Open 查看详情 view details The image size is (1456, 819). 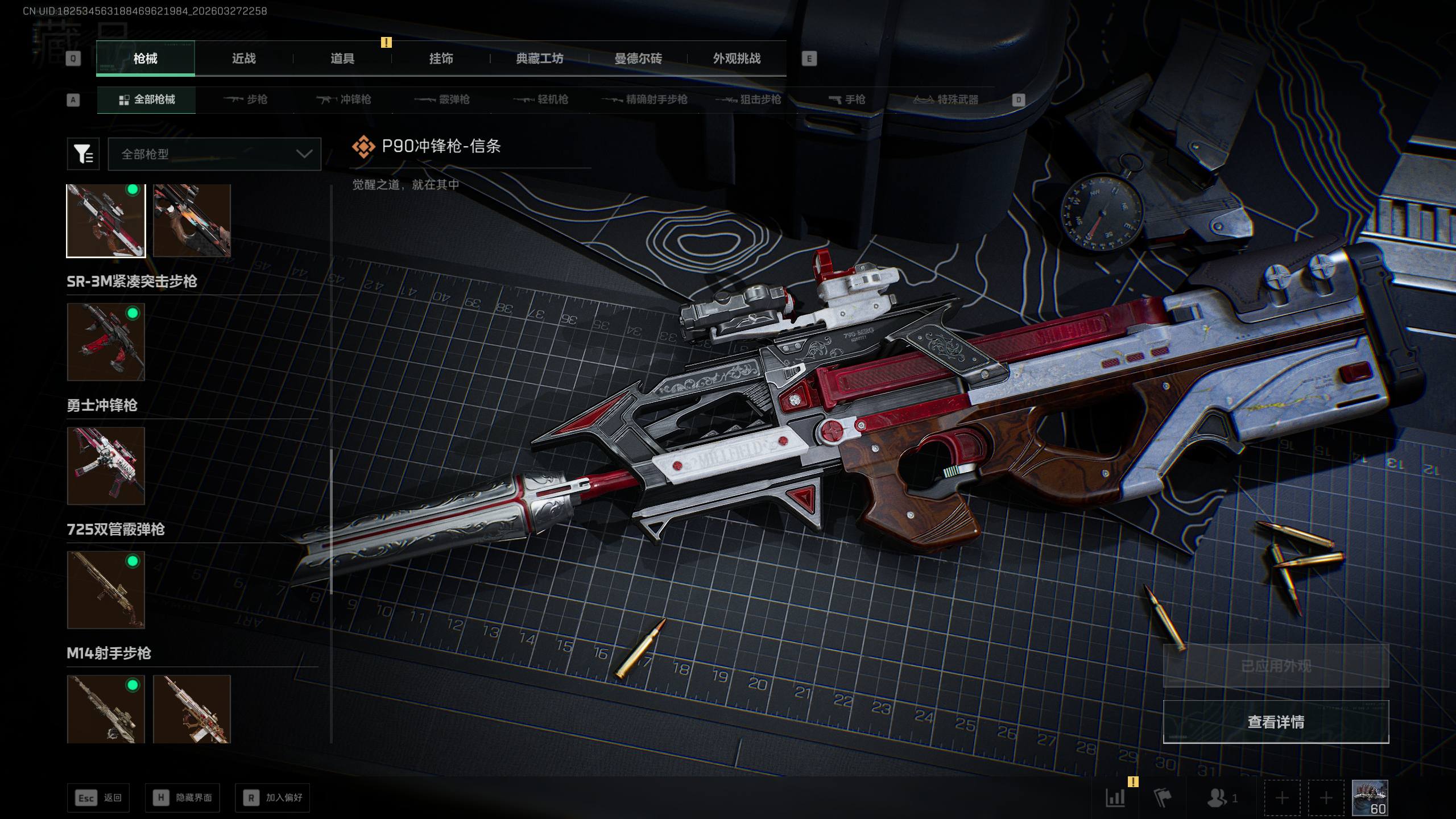1276,722
